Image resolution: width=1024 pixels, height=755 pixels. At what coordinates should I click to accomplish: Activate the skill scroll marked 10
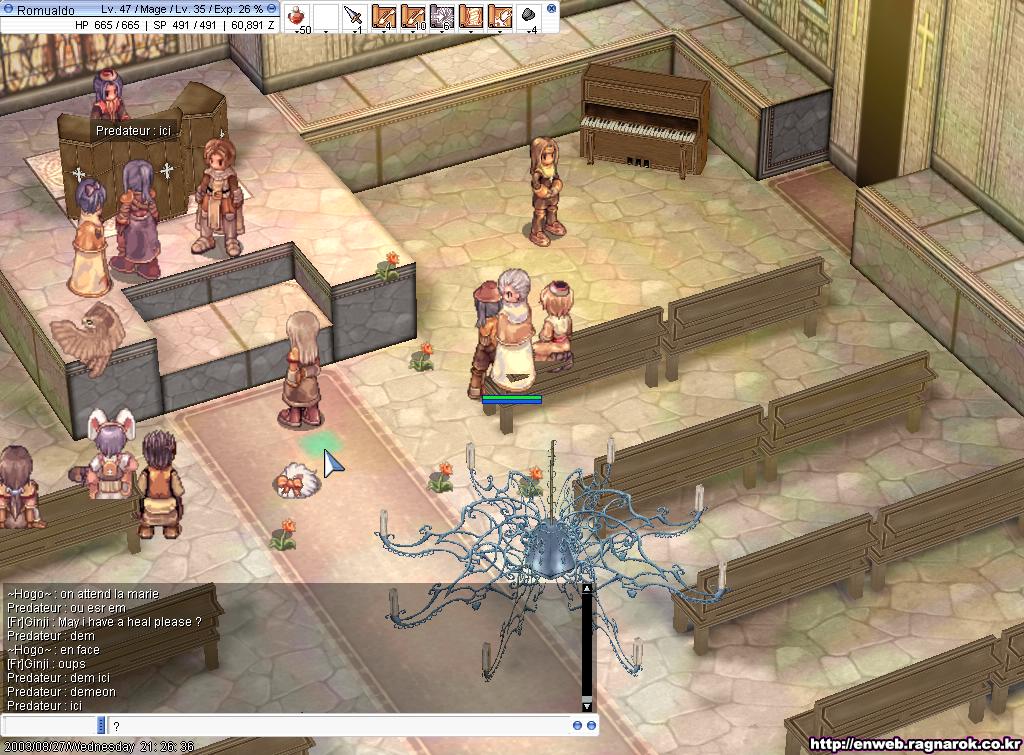click(x=412, y=16)
